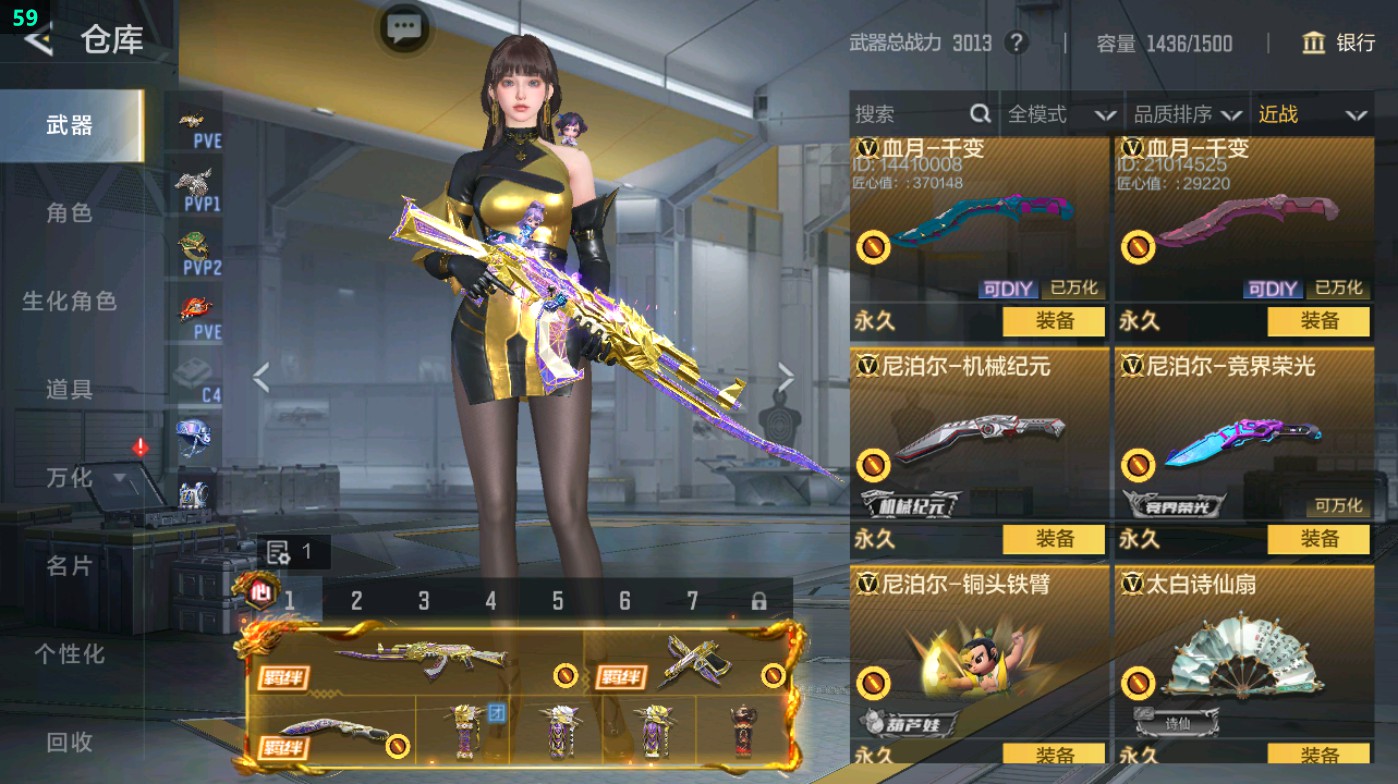Viewport: 1398px width, 784px height.
Task: Equip 血月-千变 using its 装备 button
Action: coord(1053,323)
